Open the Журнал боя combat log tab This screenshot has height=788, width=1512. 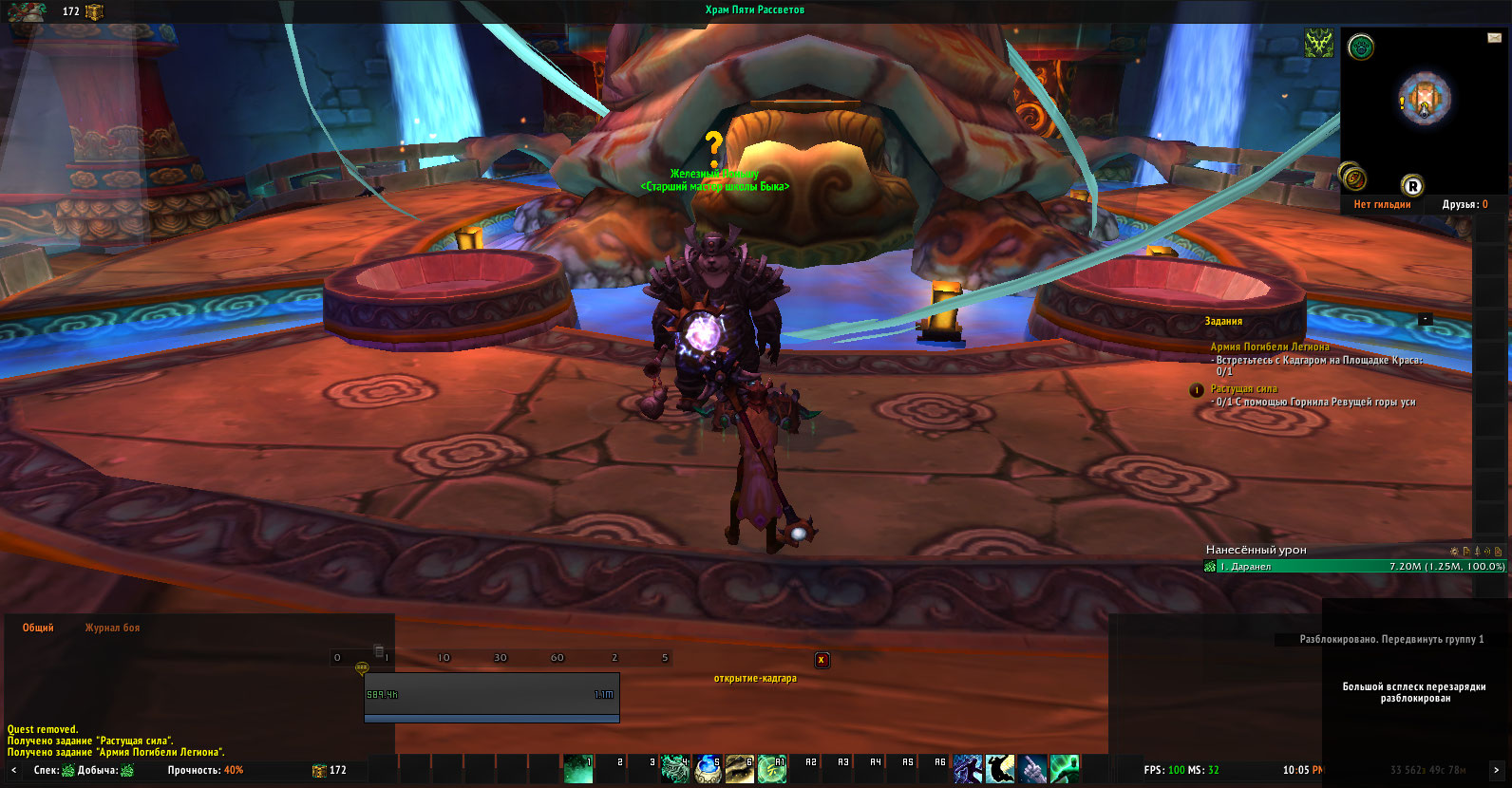coord(112,628)
